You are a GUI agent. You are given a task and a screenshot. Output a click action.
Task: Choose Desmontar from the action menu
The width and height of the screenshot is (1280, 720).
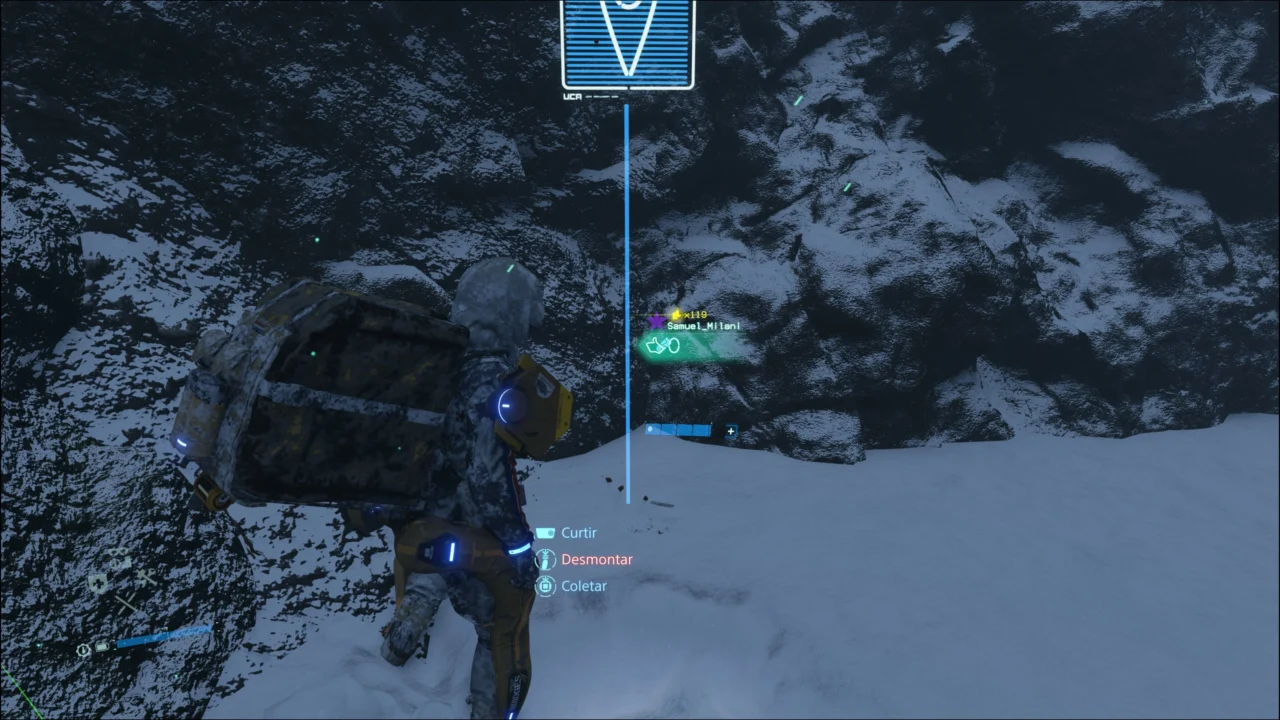[597, 559]
